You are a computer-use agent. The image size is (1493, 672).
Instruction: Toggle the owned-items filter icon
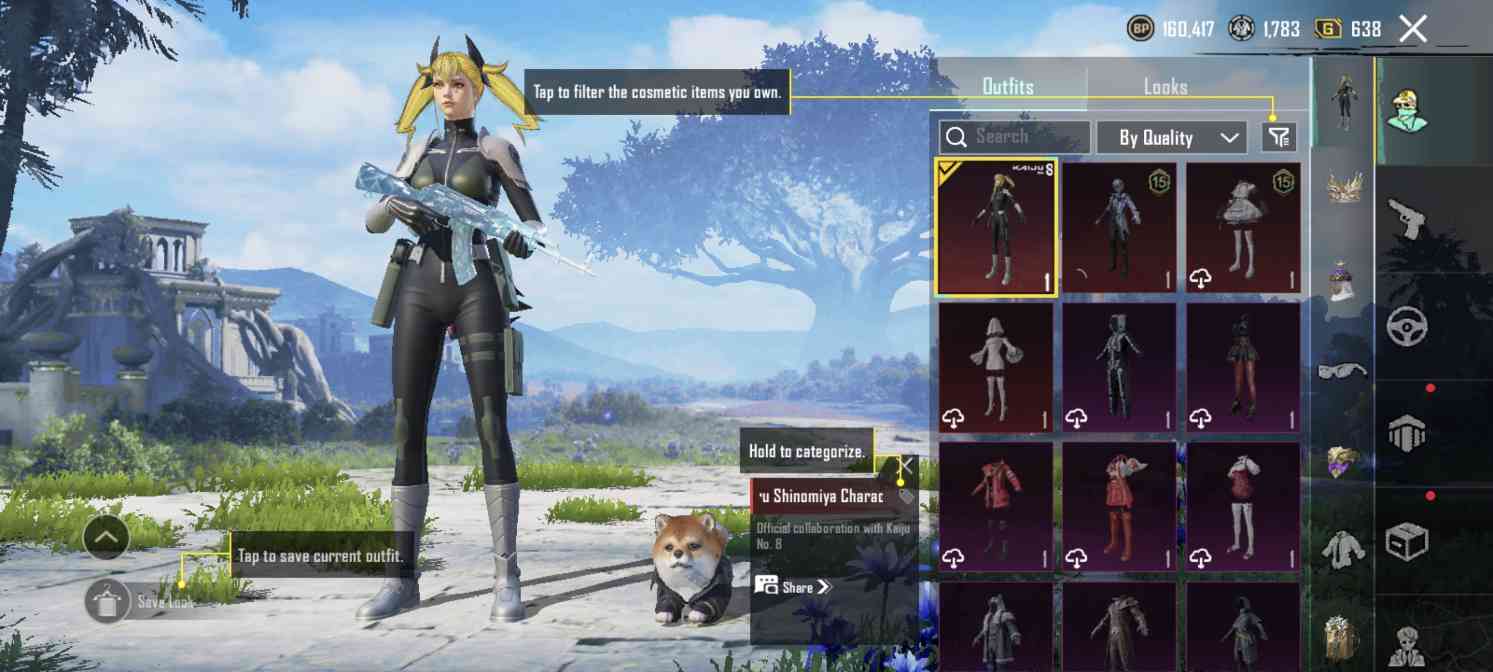pos(1279,137)
